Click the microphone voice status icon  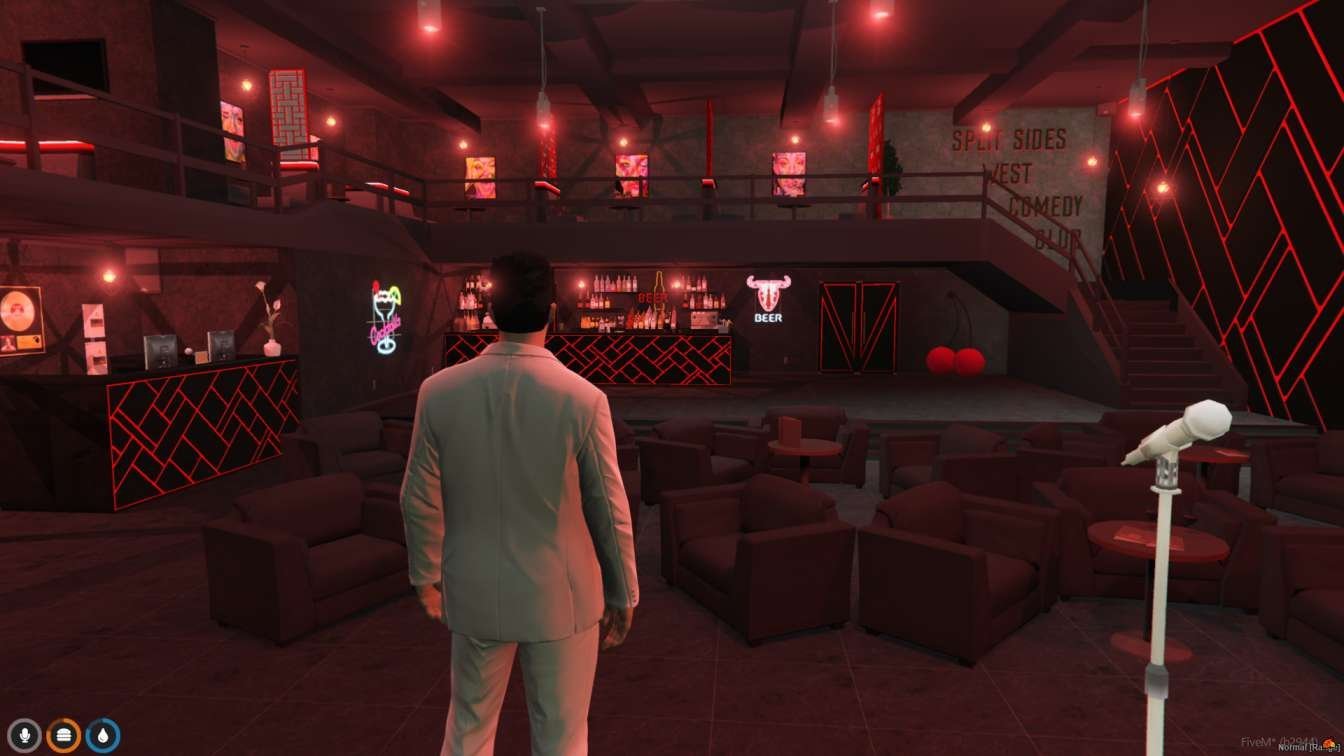coord(24,736)
